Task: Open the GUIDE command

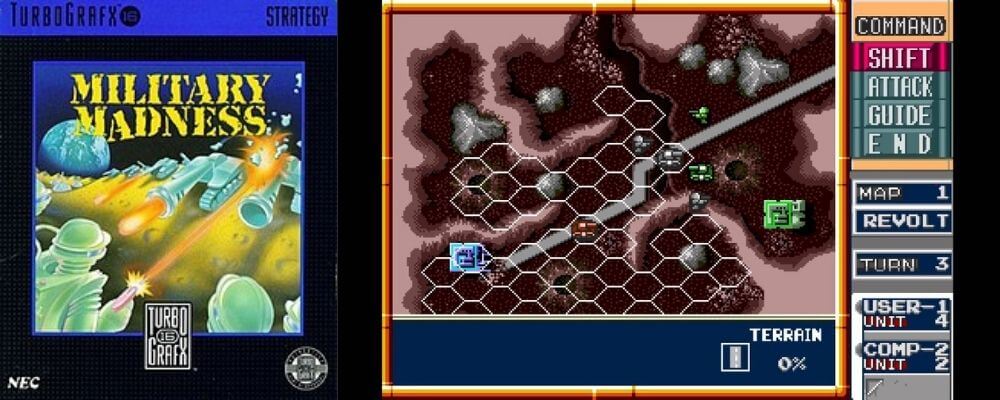Action: 899,115
